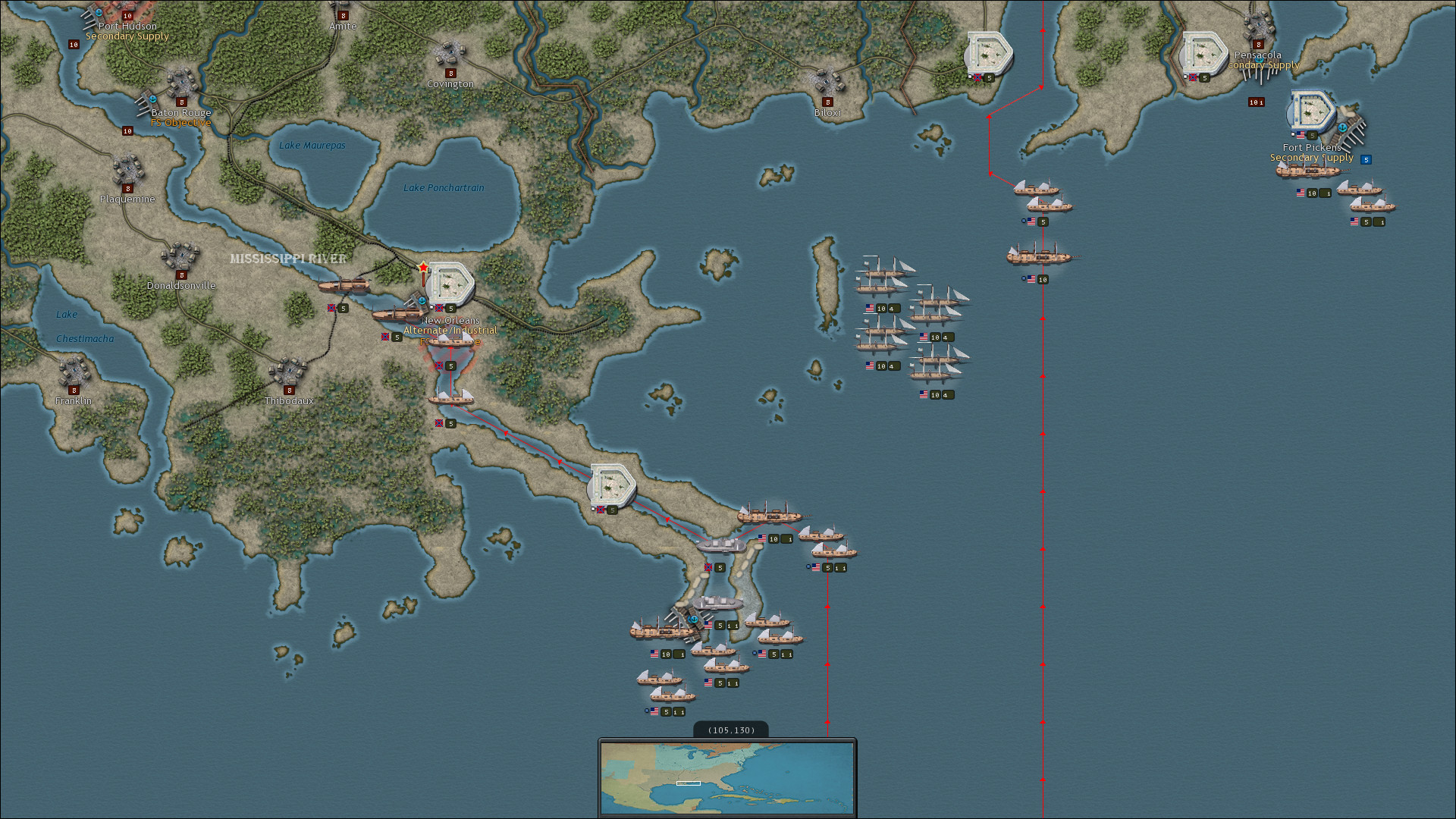Click the supply value 8 marker at Covington
The height and width of the screenshot is (819, 1456).
click(451, 74)
